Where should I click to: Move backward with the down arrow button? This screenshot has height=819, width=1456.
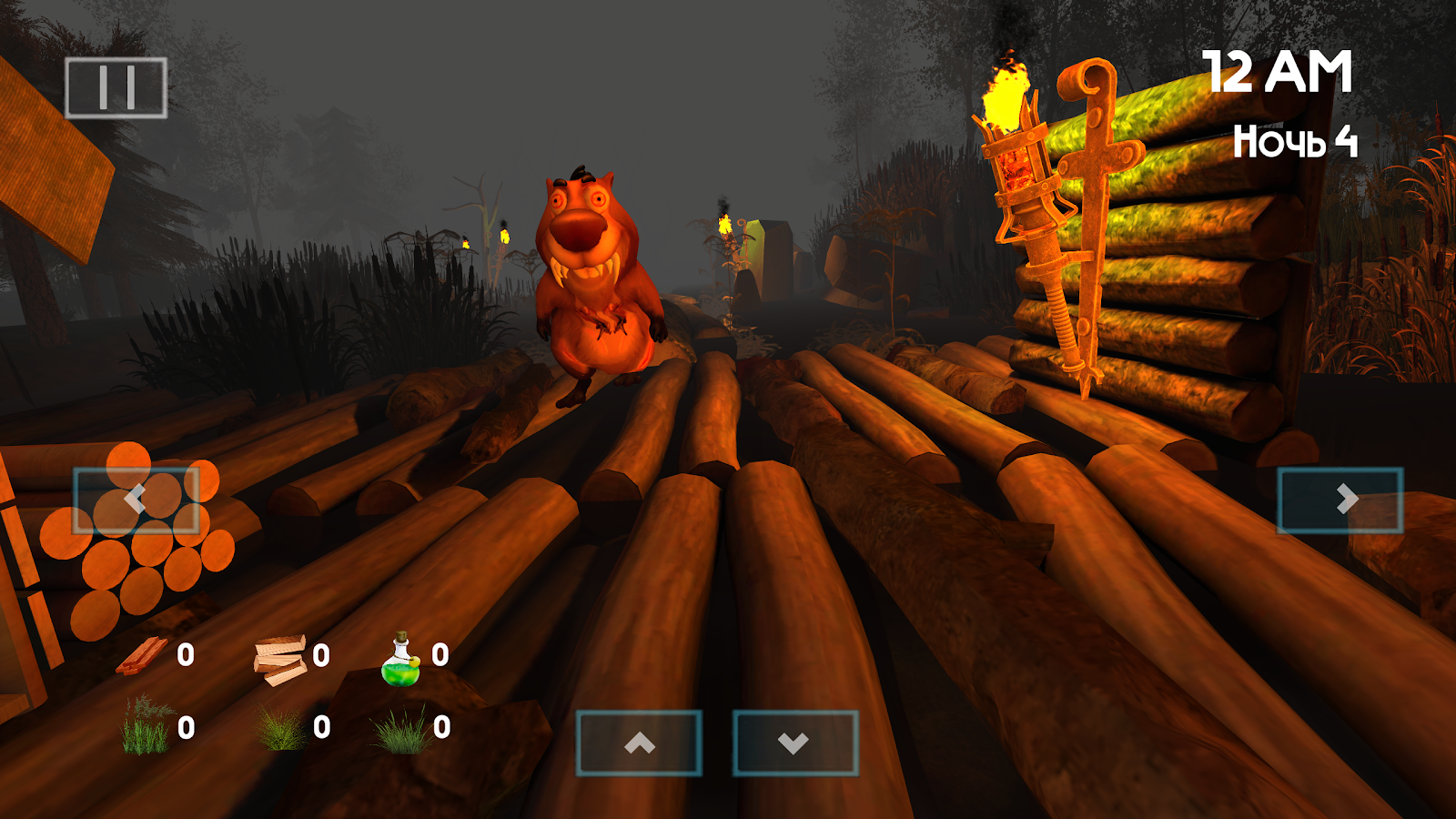pos(795,743)
